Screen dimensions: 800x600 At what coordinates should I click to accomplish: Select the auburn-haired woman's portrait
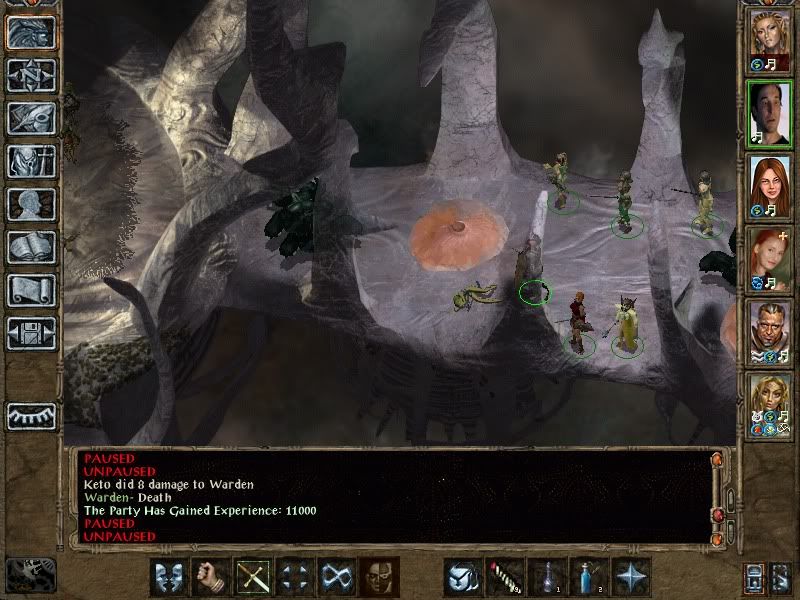pyautogui.click(x=770, y=185)
